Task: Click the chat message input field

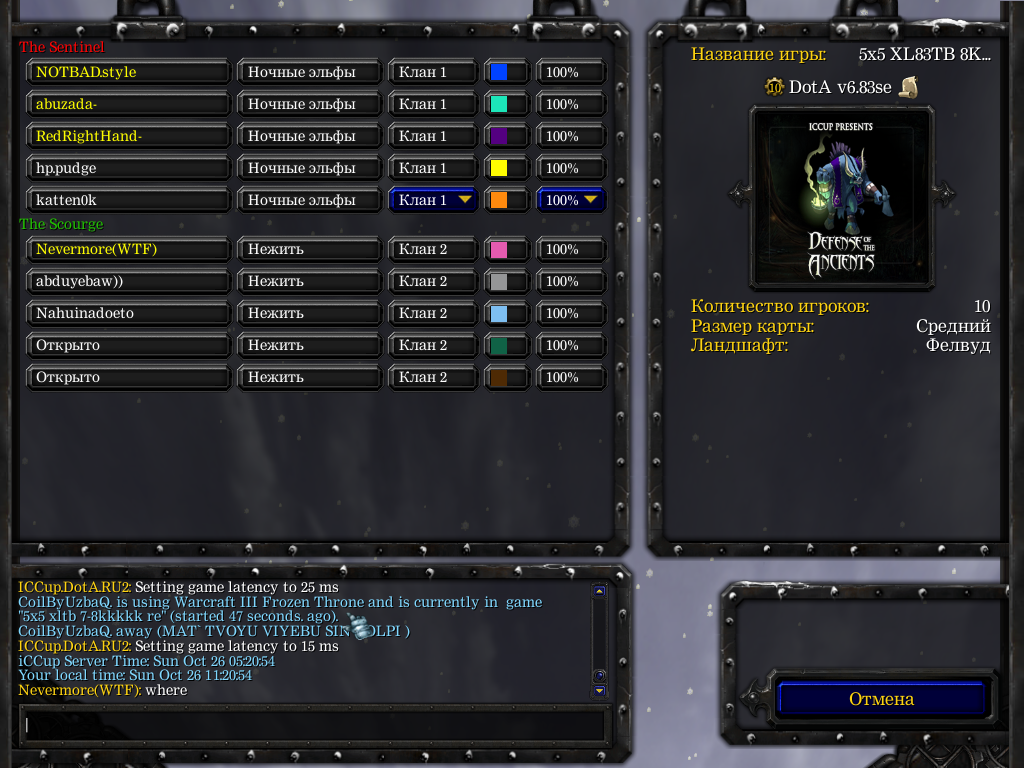Action: (314, 724)
